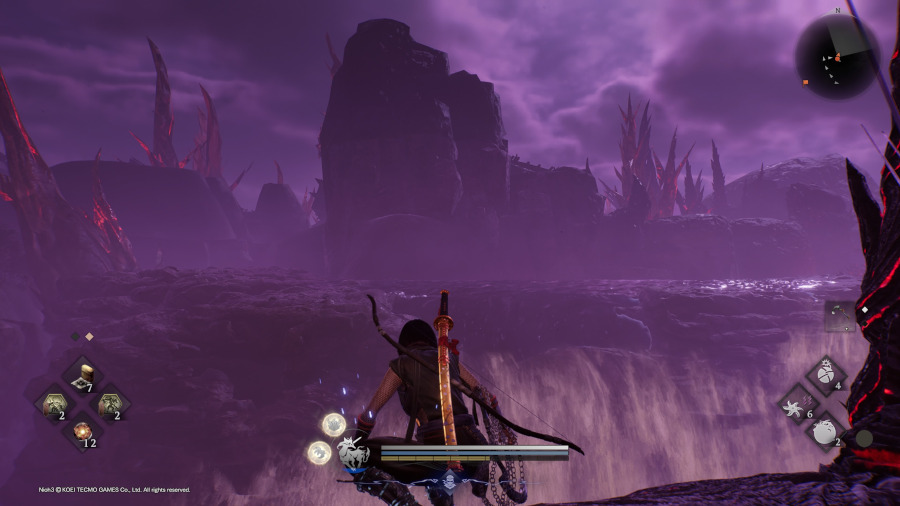The image size is (900, 506).
Task: Select the left talisman slot showing 2
Action: [x=53, y=403]
